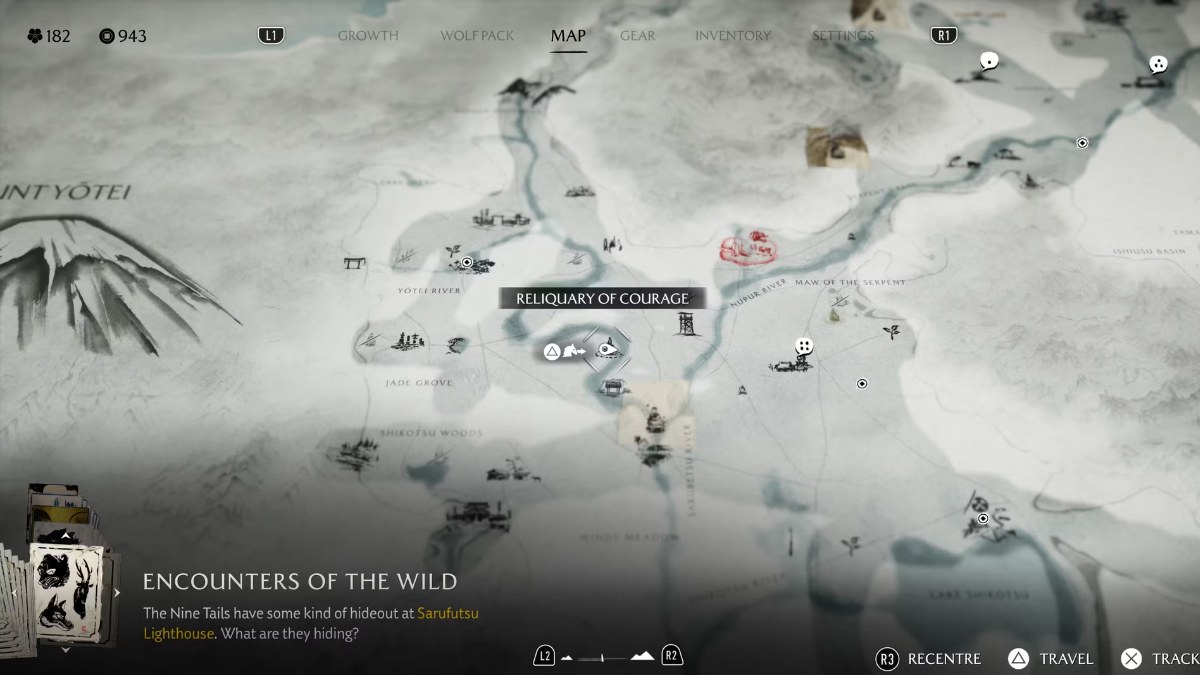The height and width of the screenshot is (675, 1200).
Task: Click the watchtower icon on the map
Action: pos(686,324)
